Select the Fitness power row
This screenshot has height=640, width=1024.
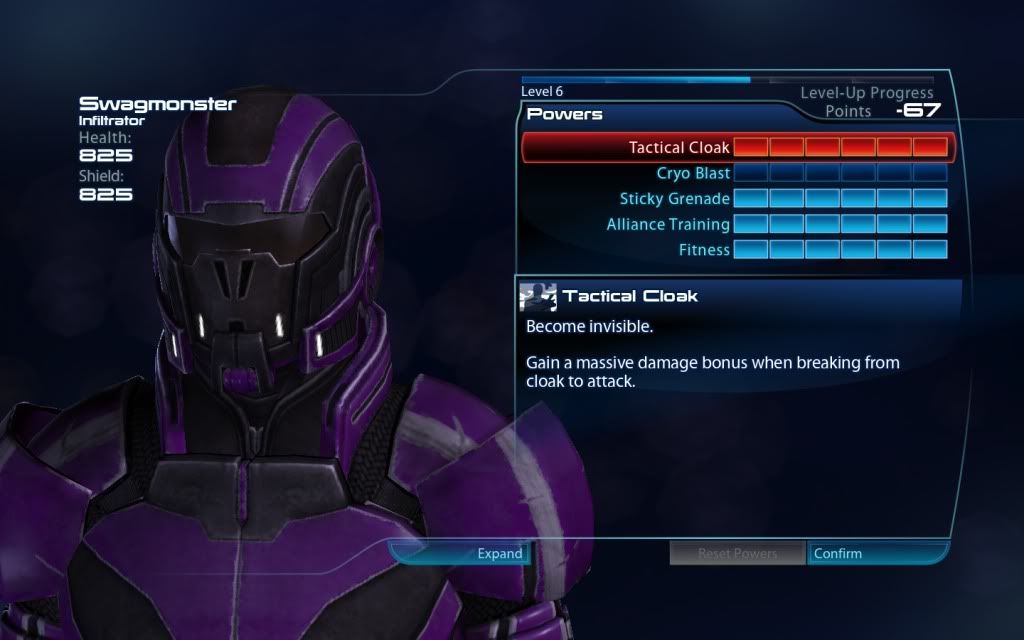[x=704, y=250]
